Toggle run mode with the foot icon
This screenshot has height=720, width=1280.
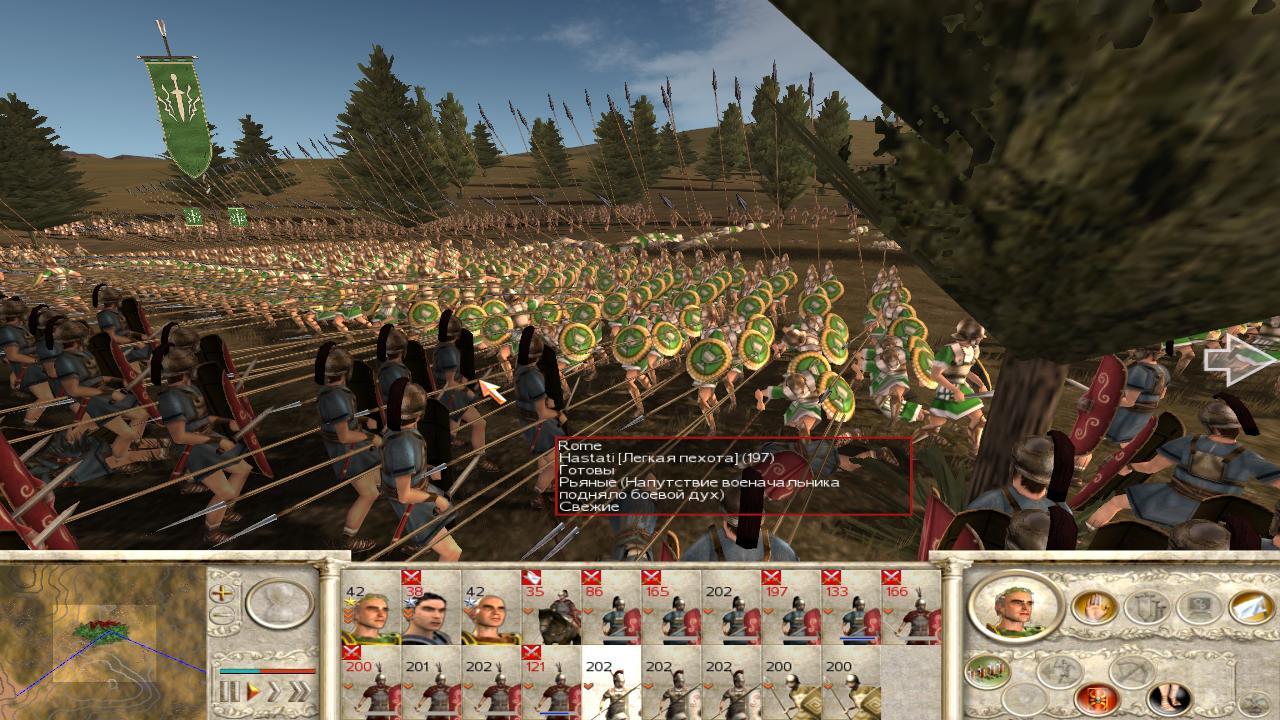click(1167, 697)
